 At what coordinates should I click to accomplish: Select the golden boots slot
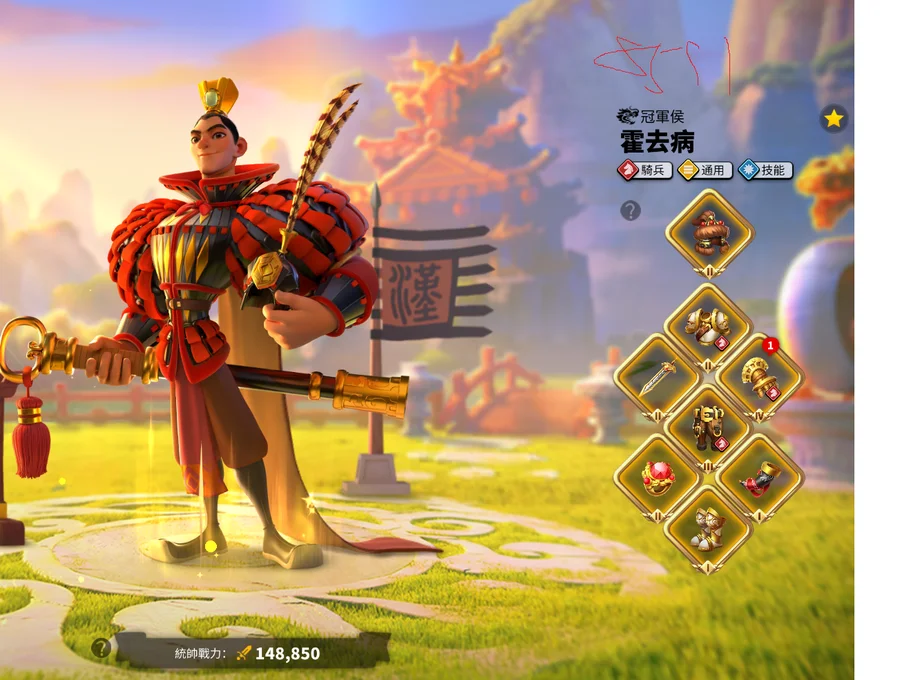tap(708, 527)
